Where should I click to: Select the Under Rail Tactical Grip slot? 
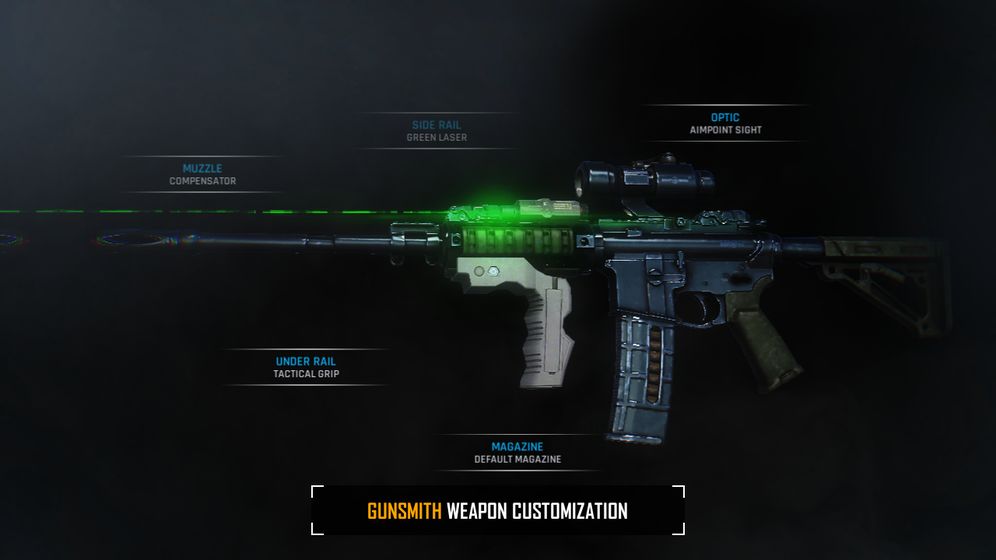click(306, 367)
